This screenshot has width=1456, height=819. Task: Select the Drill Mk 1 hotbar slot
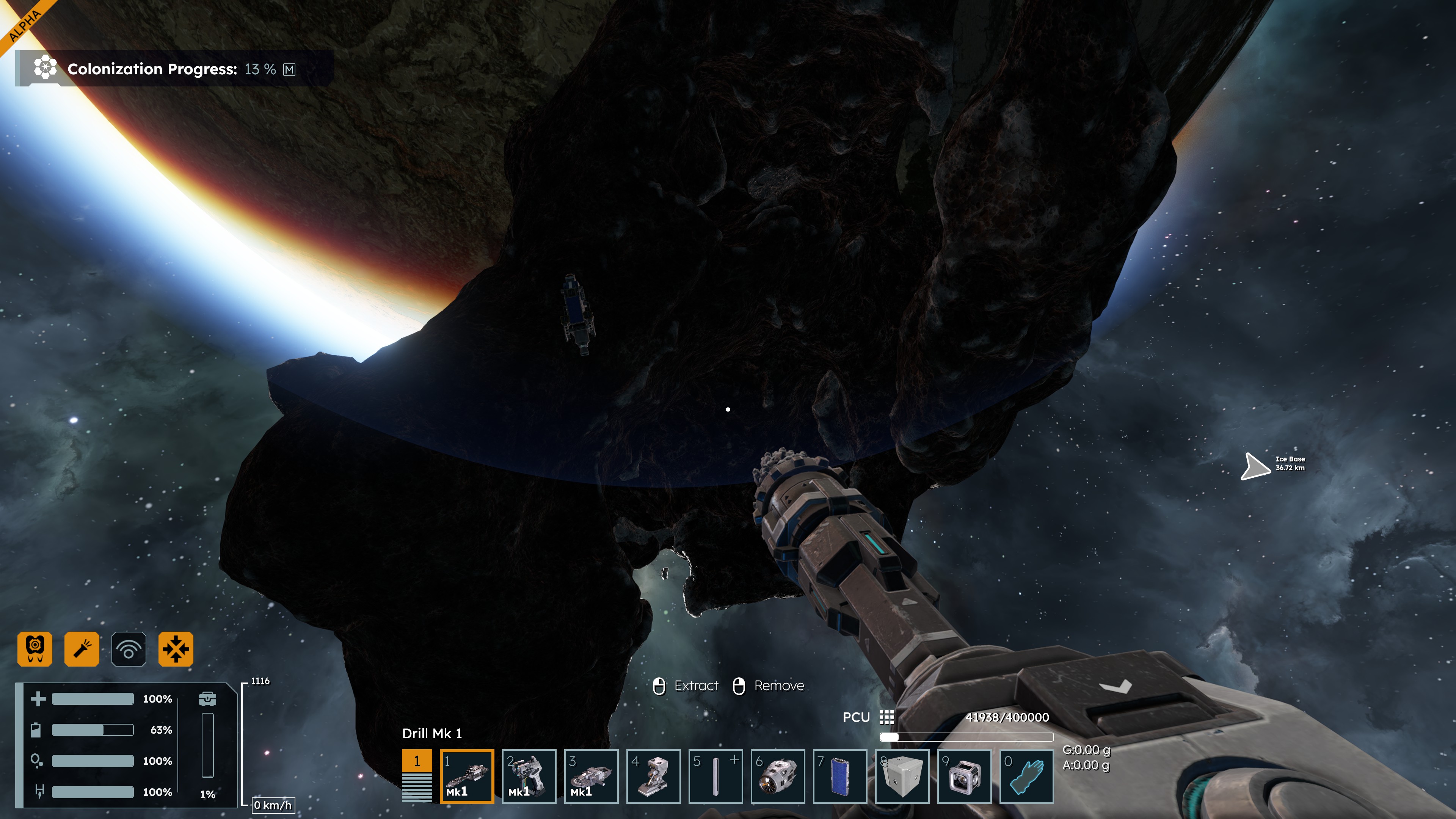click(466, 775)
